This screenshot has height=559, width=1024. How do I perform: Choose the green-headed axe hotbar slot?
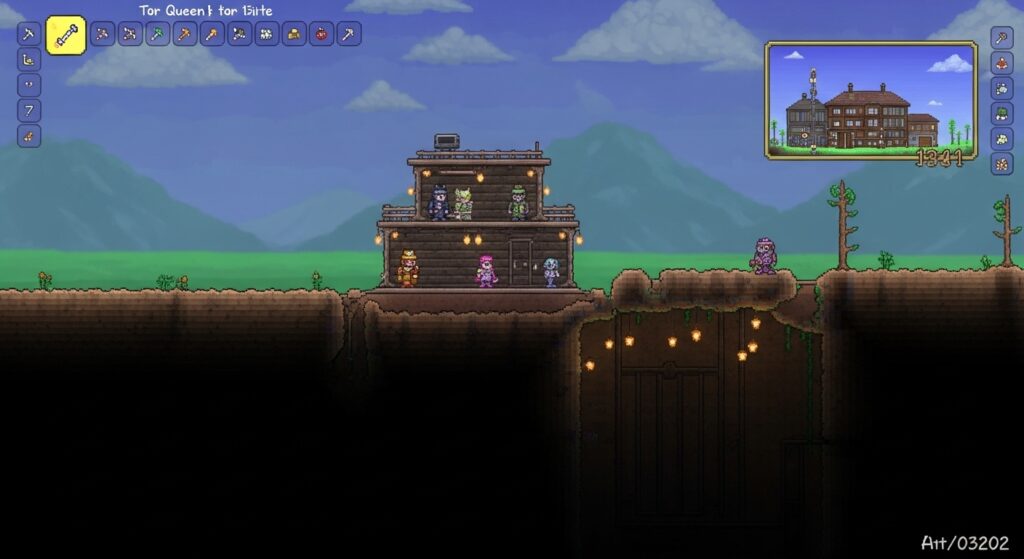pyautogui.click(x=158, y=34)
